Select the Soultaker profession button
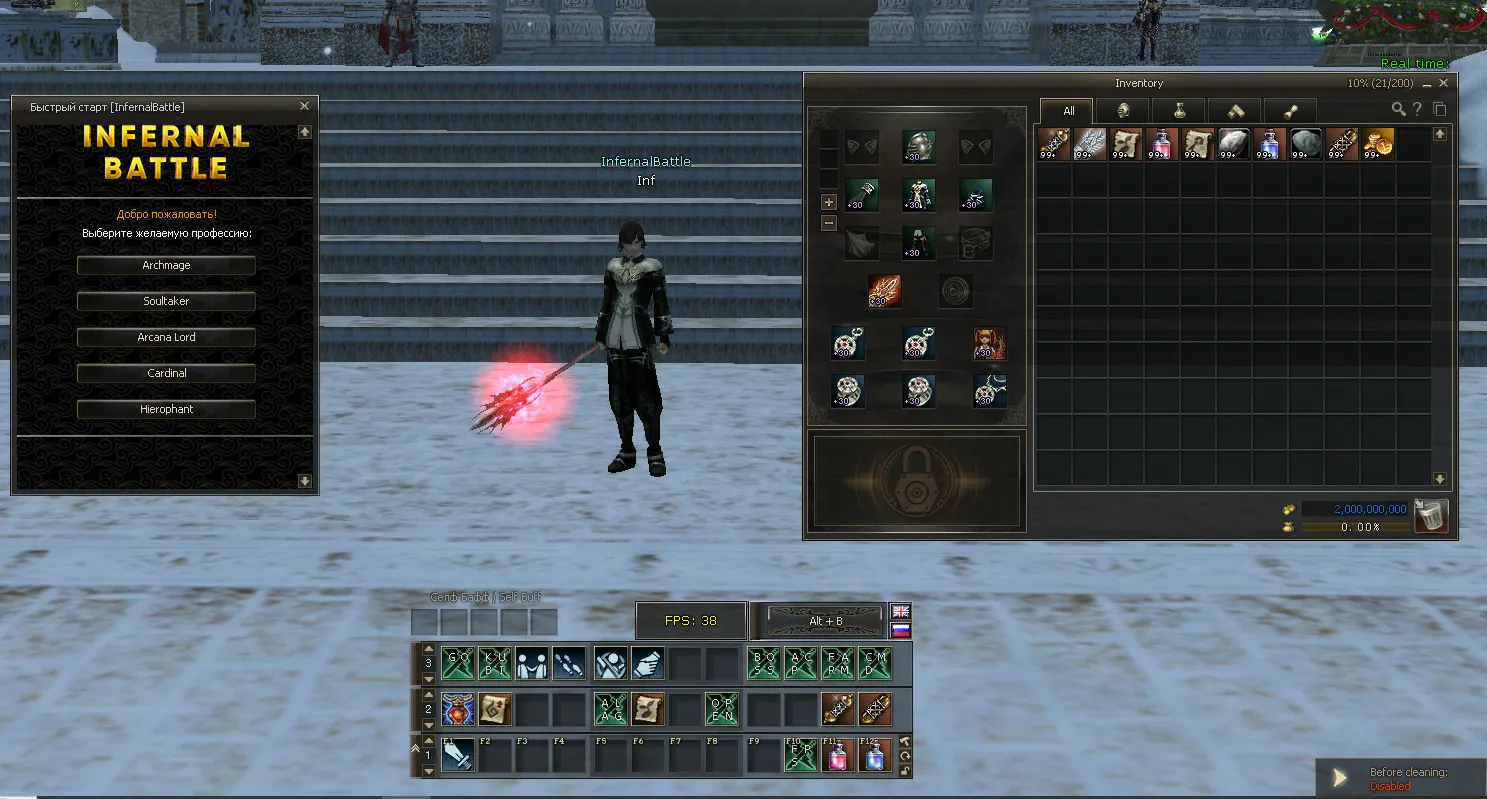This screenshot has width=1487, height=799. (x=166, y=301)
